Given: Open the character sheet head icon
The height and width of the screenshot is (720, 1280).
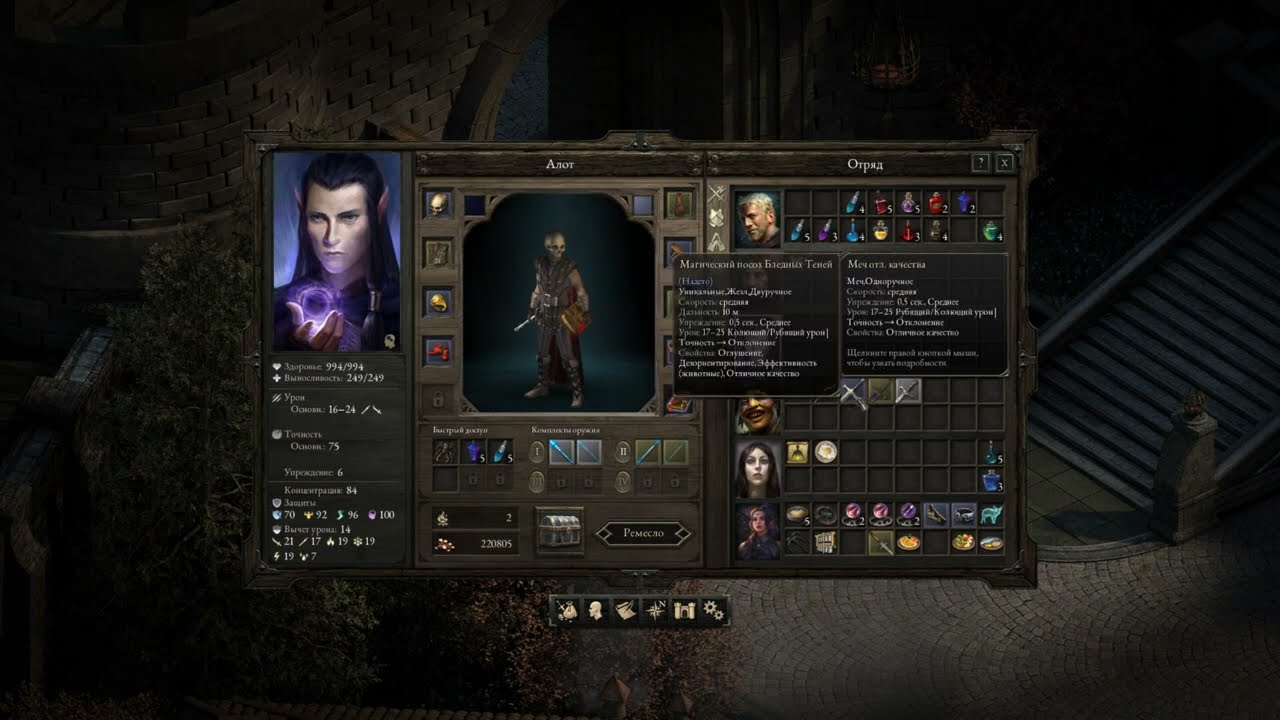Looking at the screenshot, I should pos(595,610).
